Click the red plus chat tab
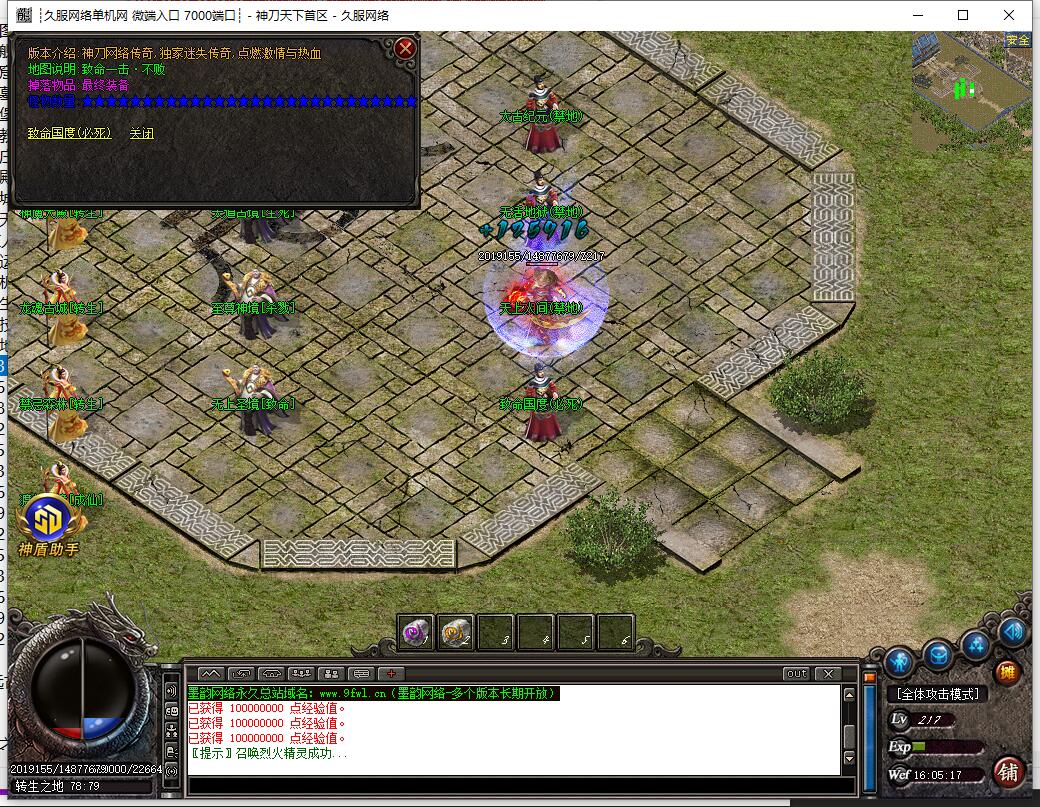 point(391,674)
